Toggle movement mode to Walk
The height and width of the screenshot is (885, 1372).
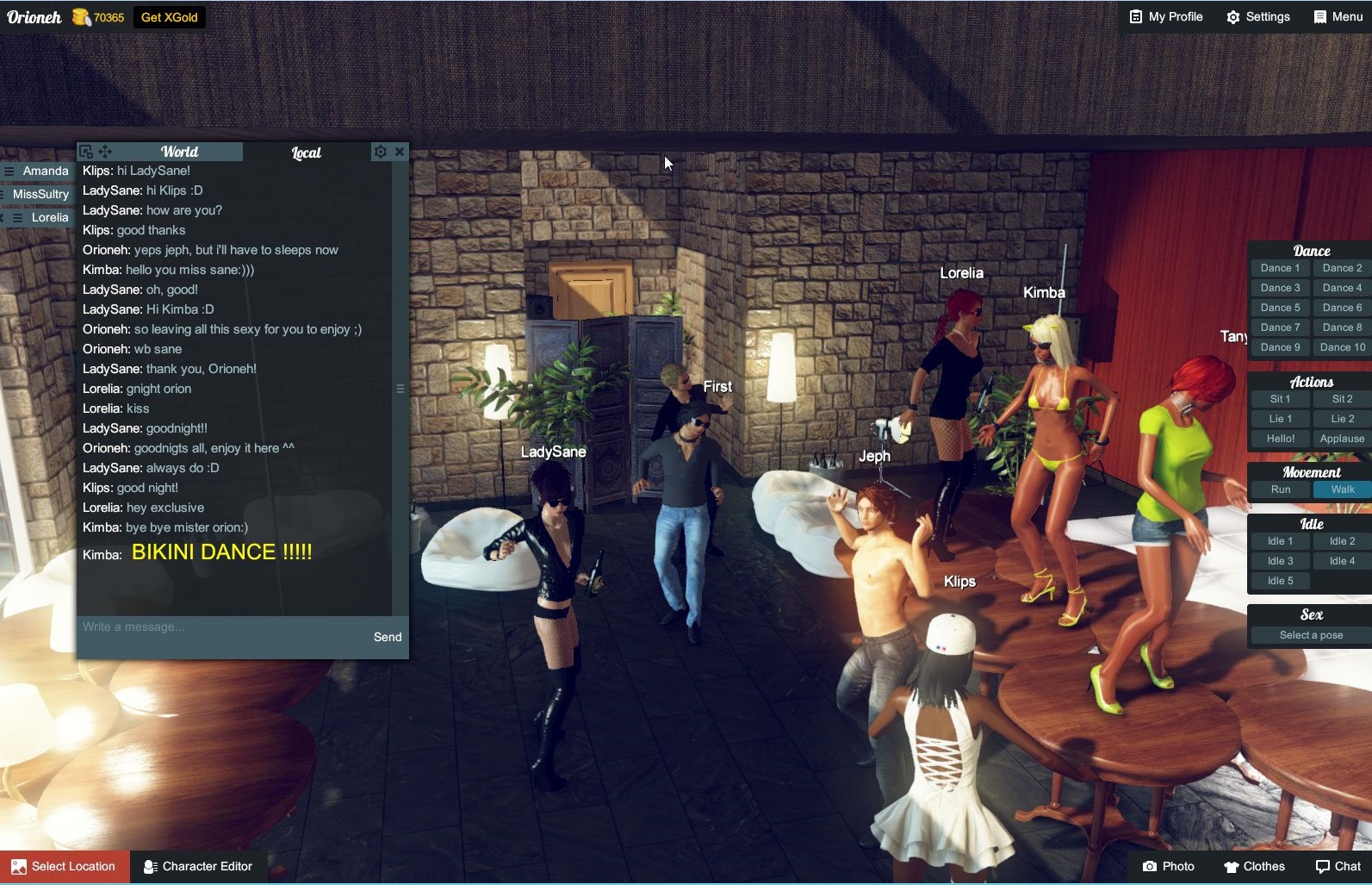pyautogui.click(x=1340, y=489)
